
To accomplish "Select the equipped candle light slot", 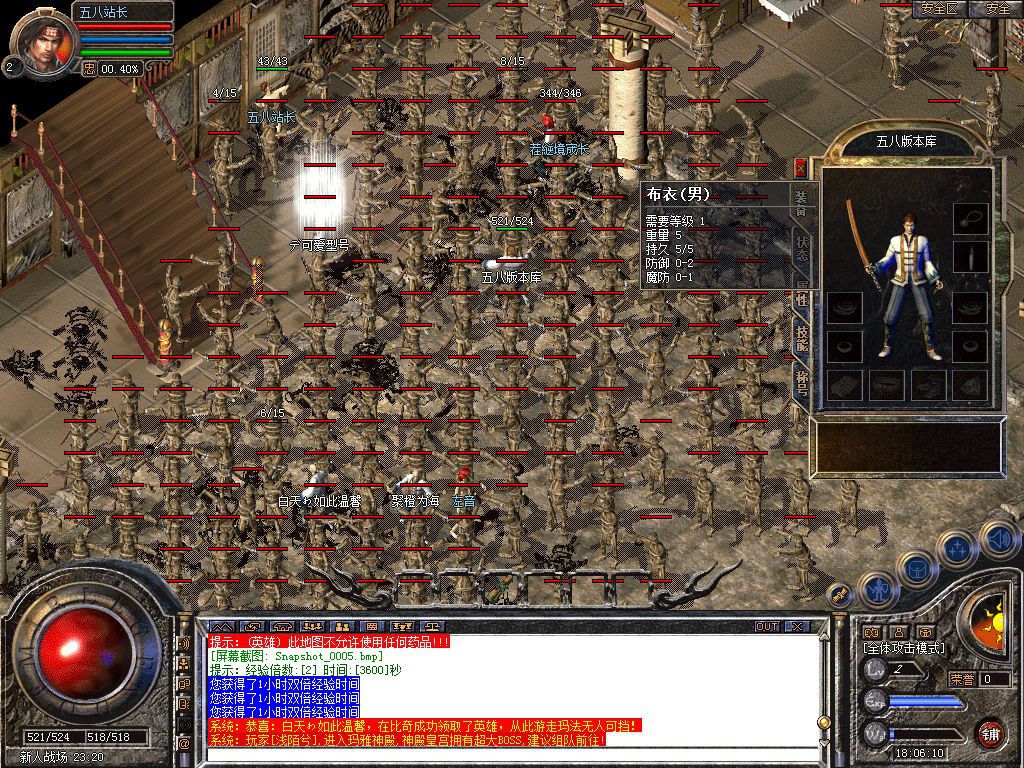I will click(969, 257).
